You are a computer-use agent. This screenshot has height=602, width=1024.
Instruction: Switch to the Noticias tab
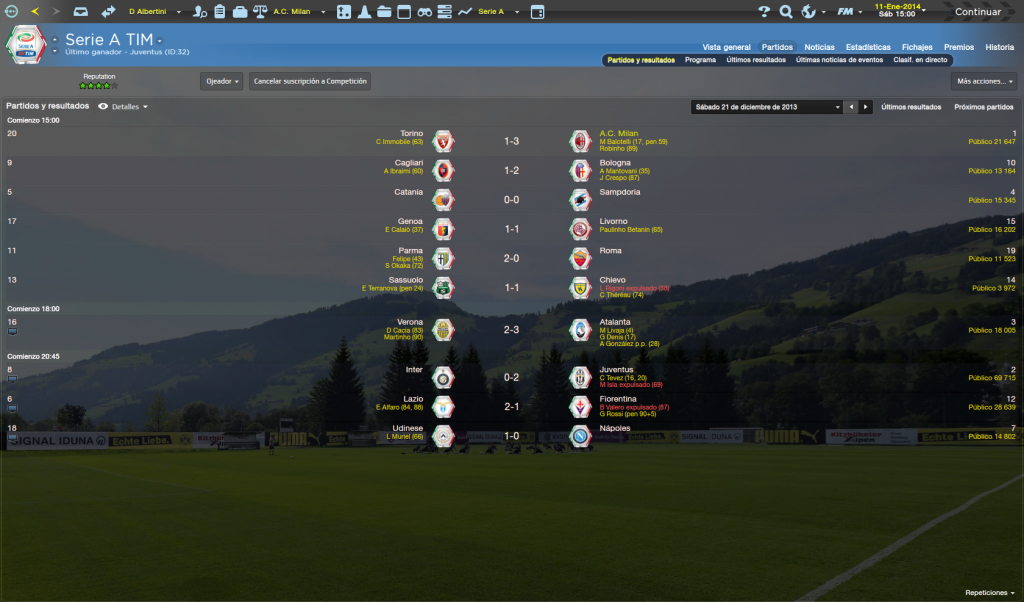click(819, 47)
